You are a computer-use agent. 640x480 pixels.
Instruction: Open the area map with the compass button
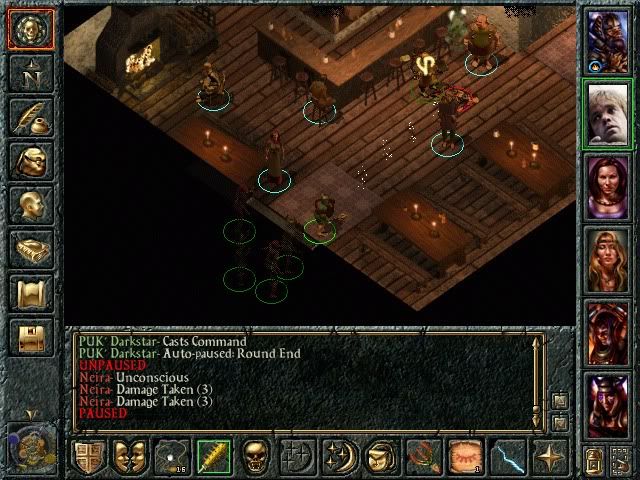point(30,74)
